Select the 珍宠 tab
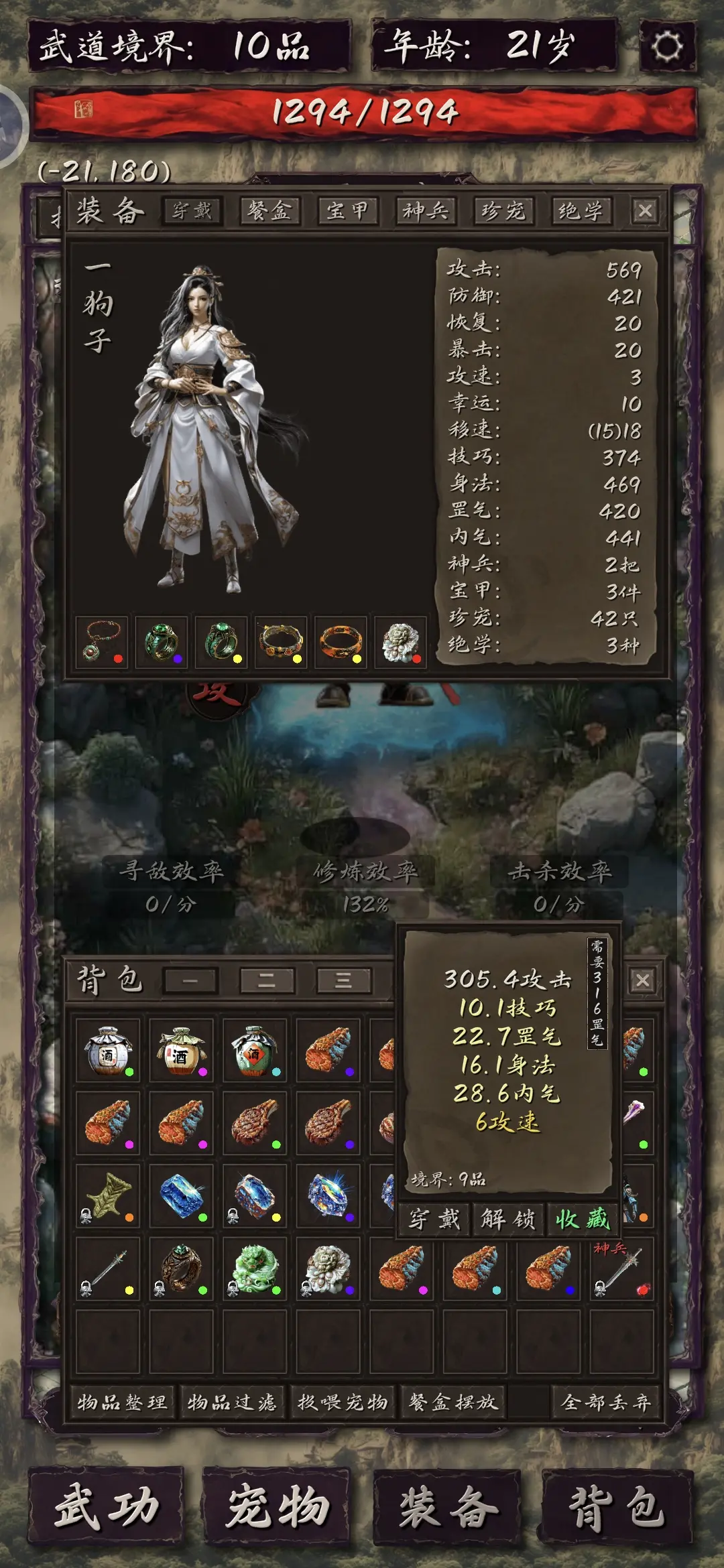The image size is (724, 1568). pos(503,211)
